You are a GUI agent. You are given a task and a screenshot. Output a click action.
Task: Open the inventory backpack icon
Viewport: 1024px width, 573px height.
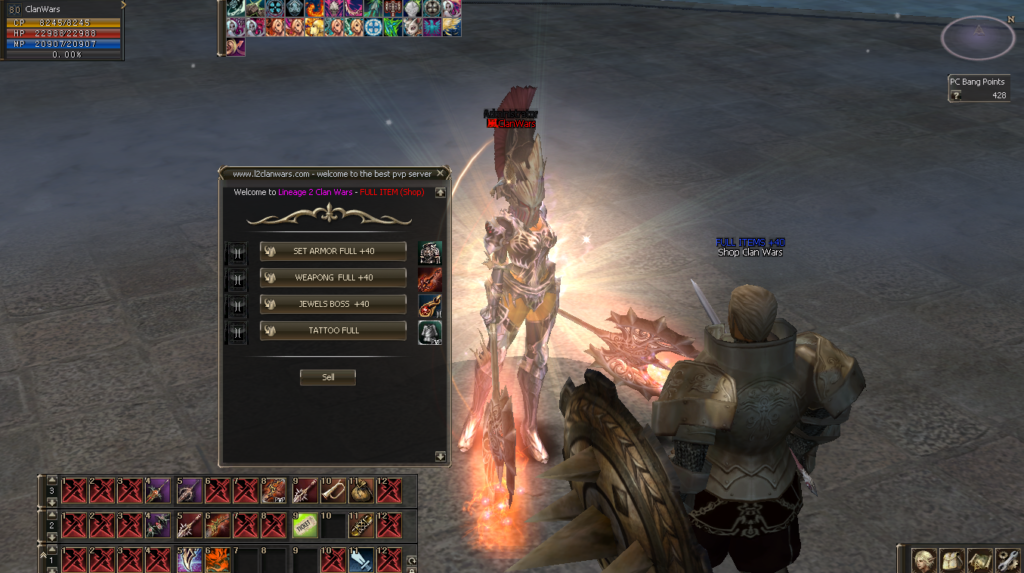951,560
